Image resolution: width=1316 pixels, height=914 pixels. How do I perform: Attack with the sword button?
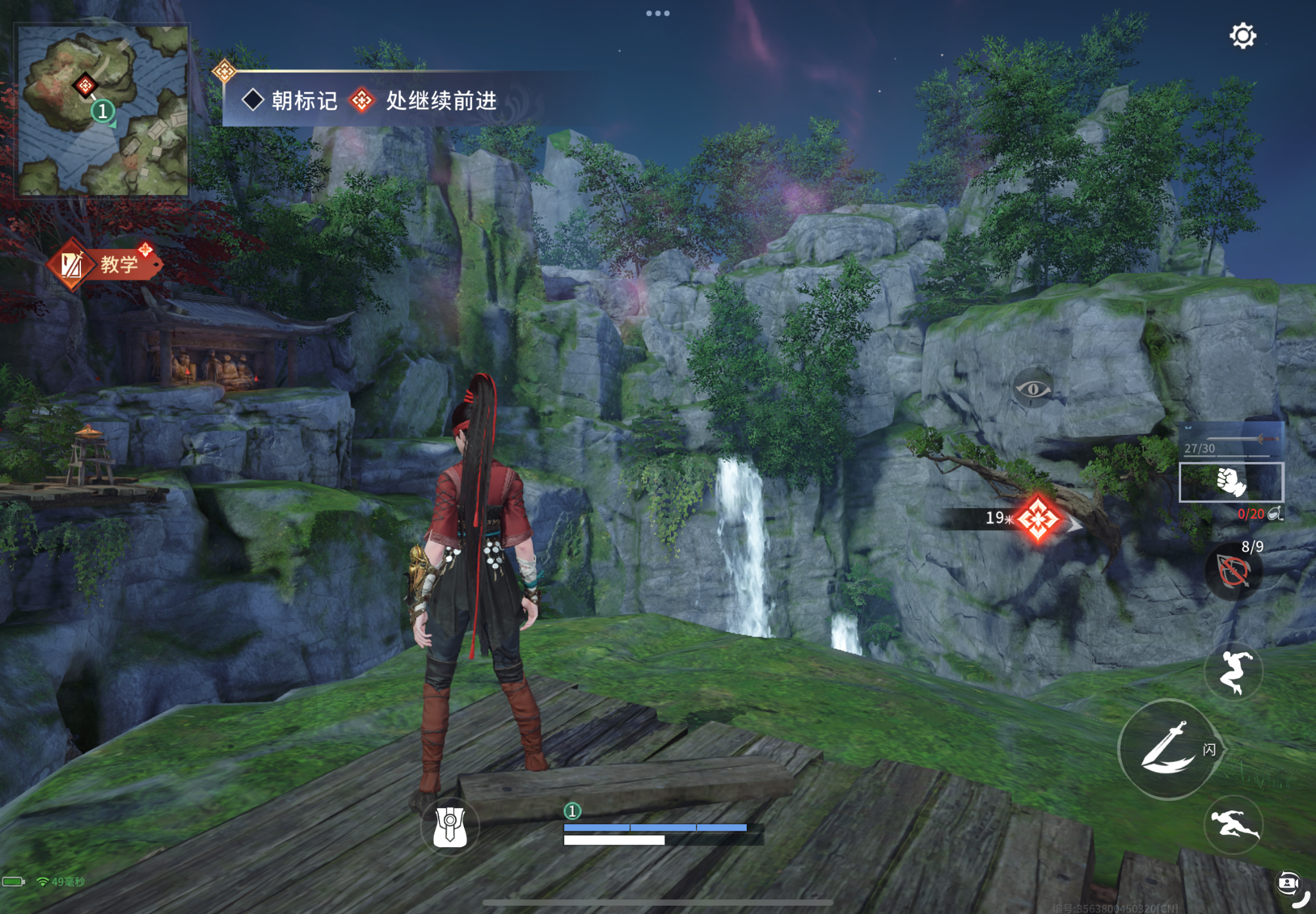click(x=1166, y=749)
